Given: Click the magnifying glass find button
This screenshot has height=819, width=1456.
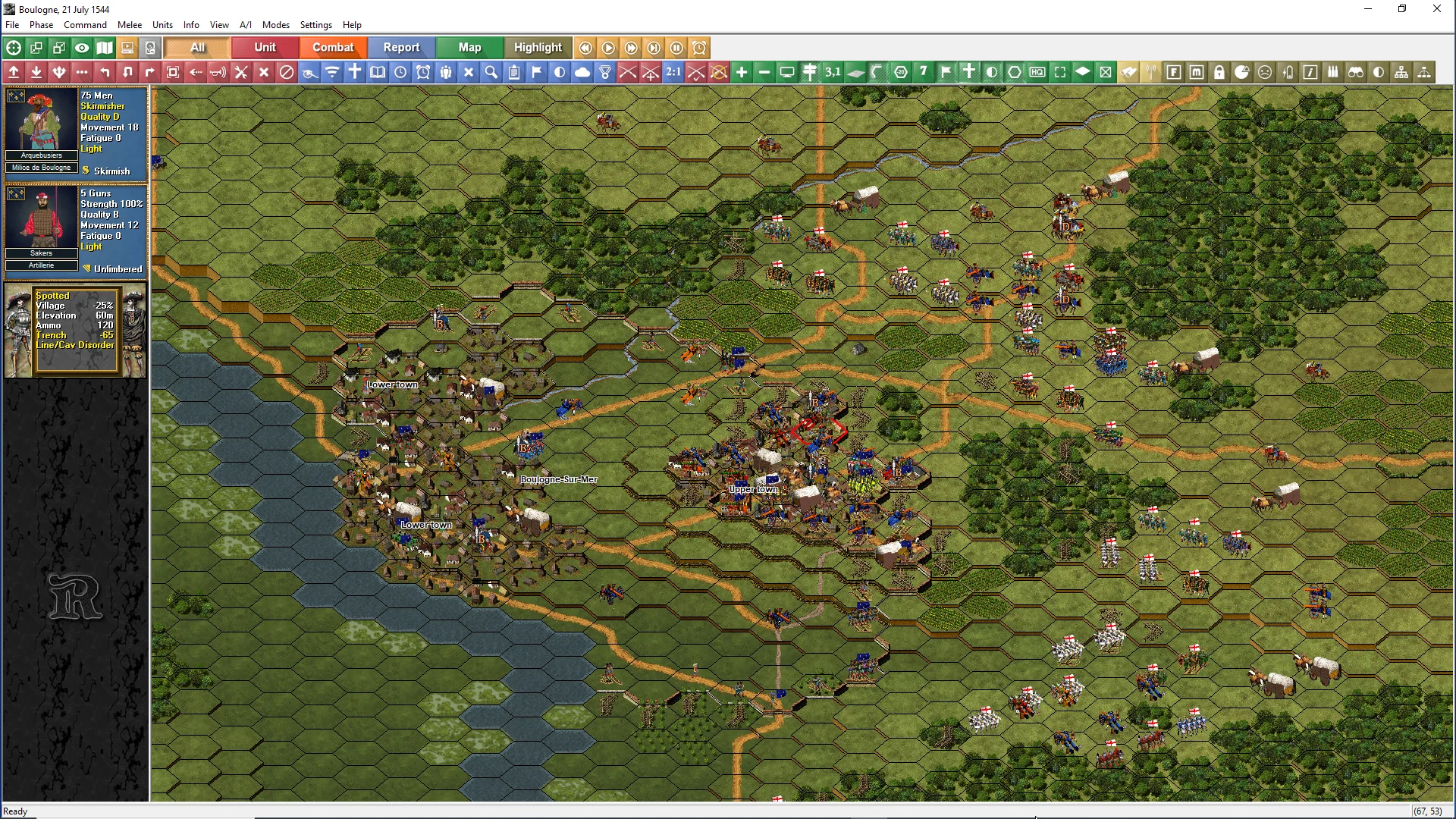Looking at the screenshot, I should (x=491, y=72).
